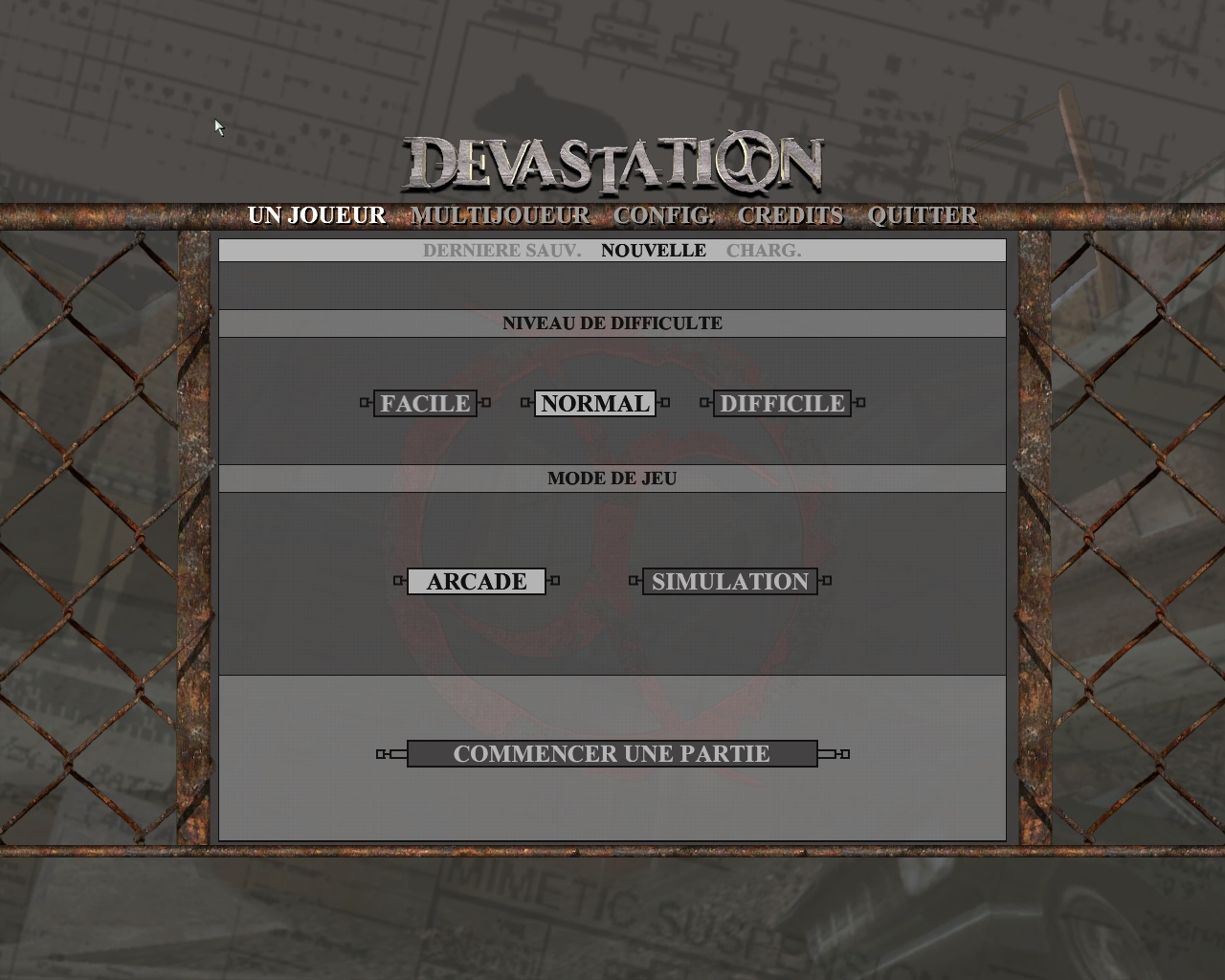1225x980 pixels.
Task: Open the CHARG. tab
Action: (764, 250)
